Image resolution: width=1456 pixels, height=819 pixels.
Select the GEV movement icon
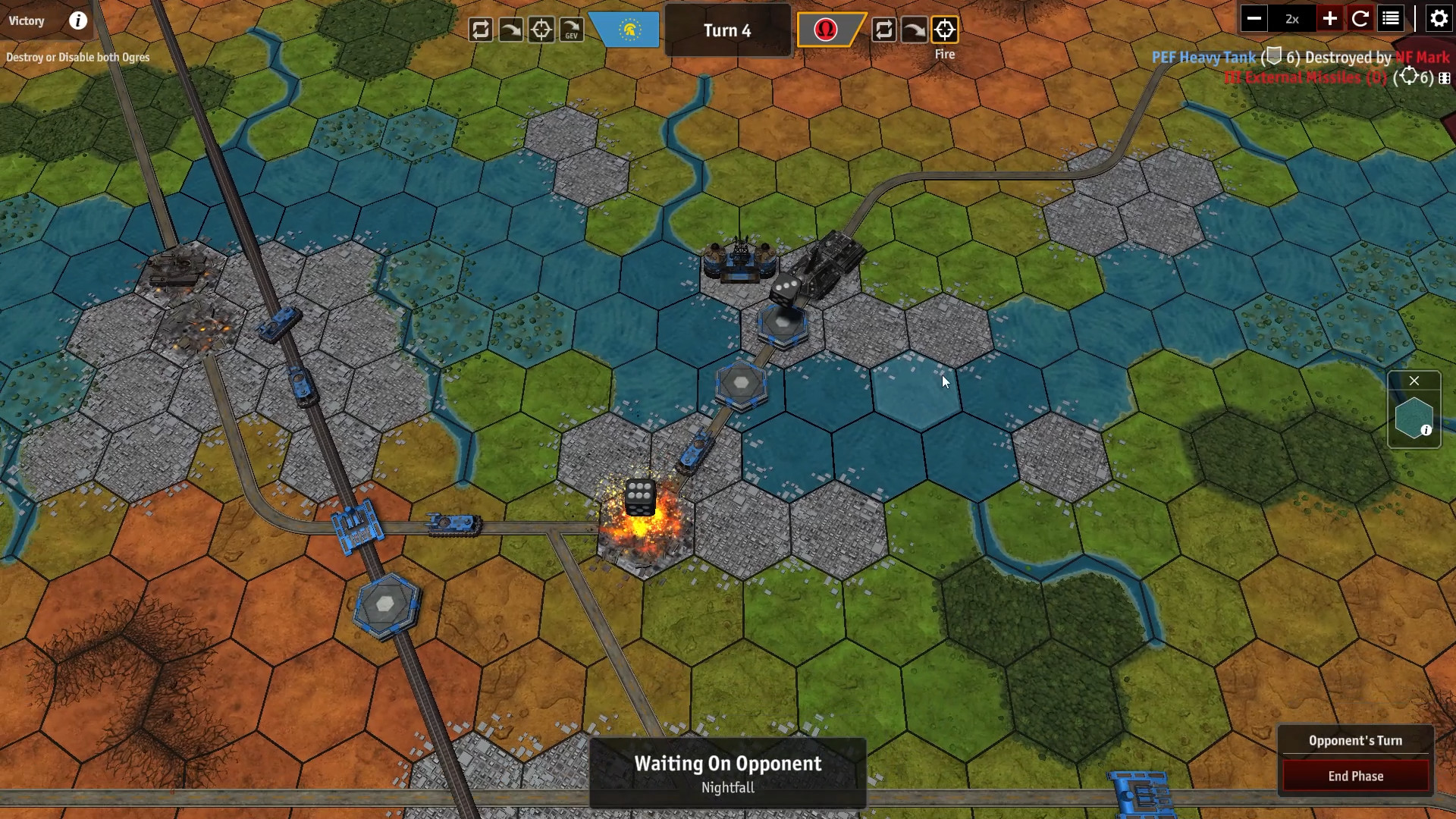coord(570,29)
